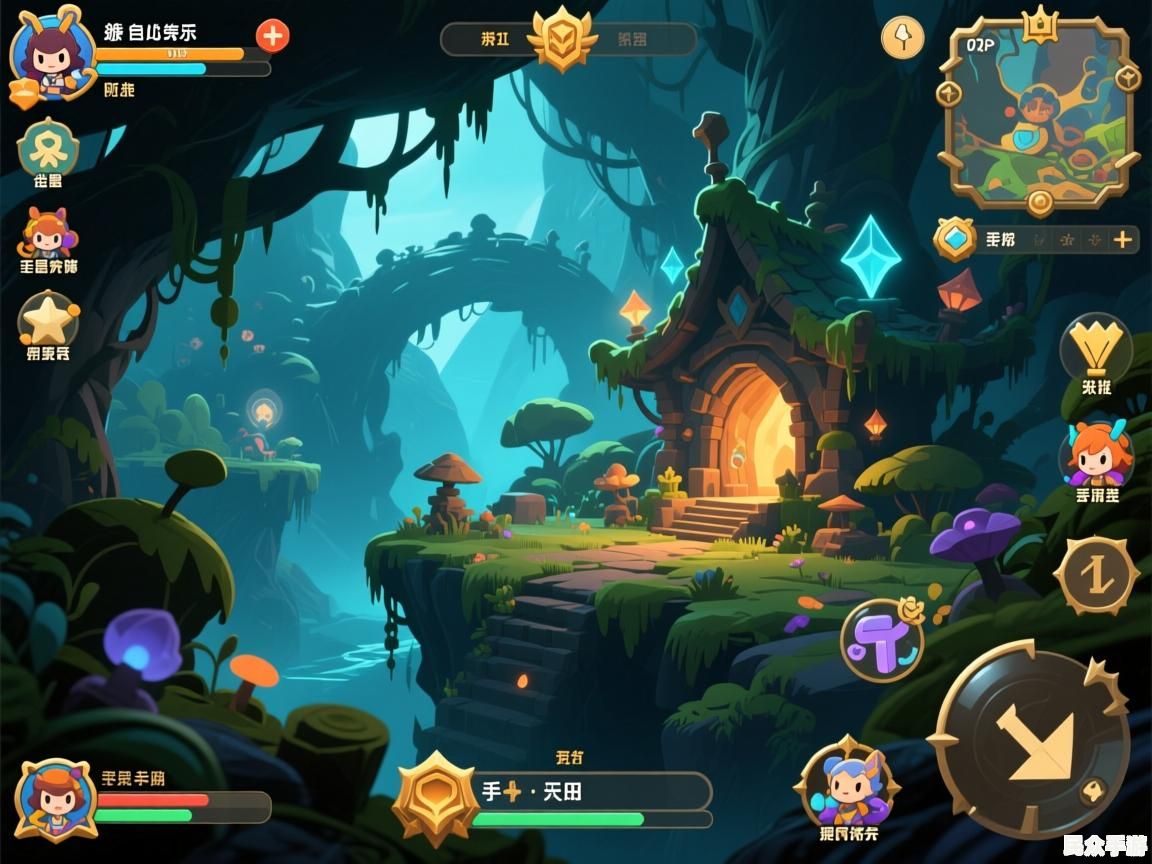The width and height of the screenshot is (1152, 864).
Task: Tap the red plus button
Action: (272, 37)
